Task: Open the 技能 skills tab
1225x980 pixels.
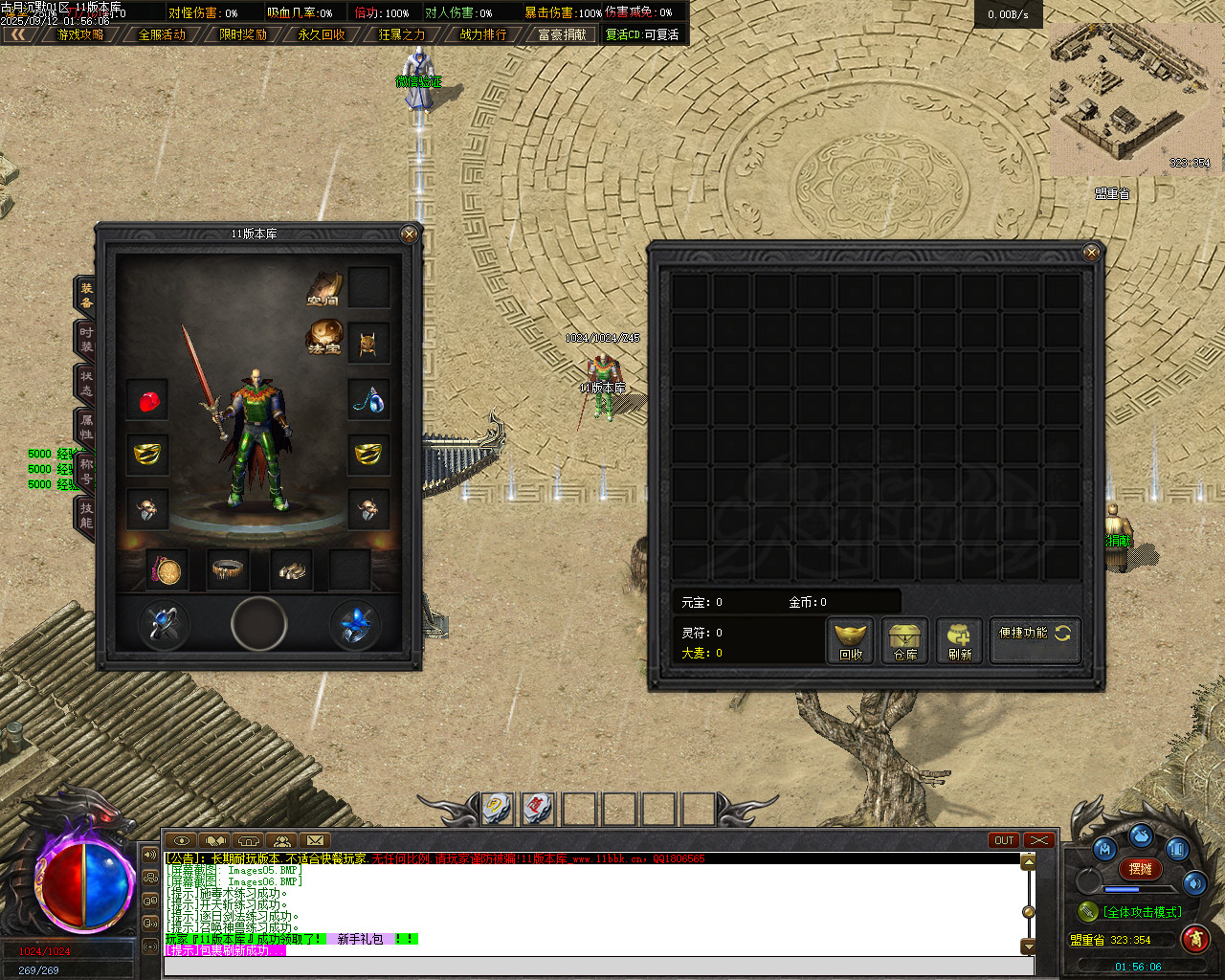Action: point(86,515)
